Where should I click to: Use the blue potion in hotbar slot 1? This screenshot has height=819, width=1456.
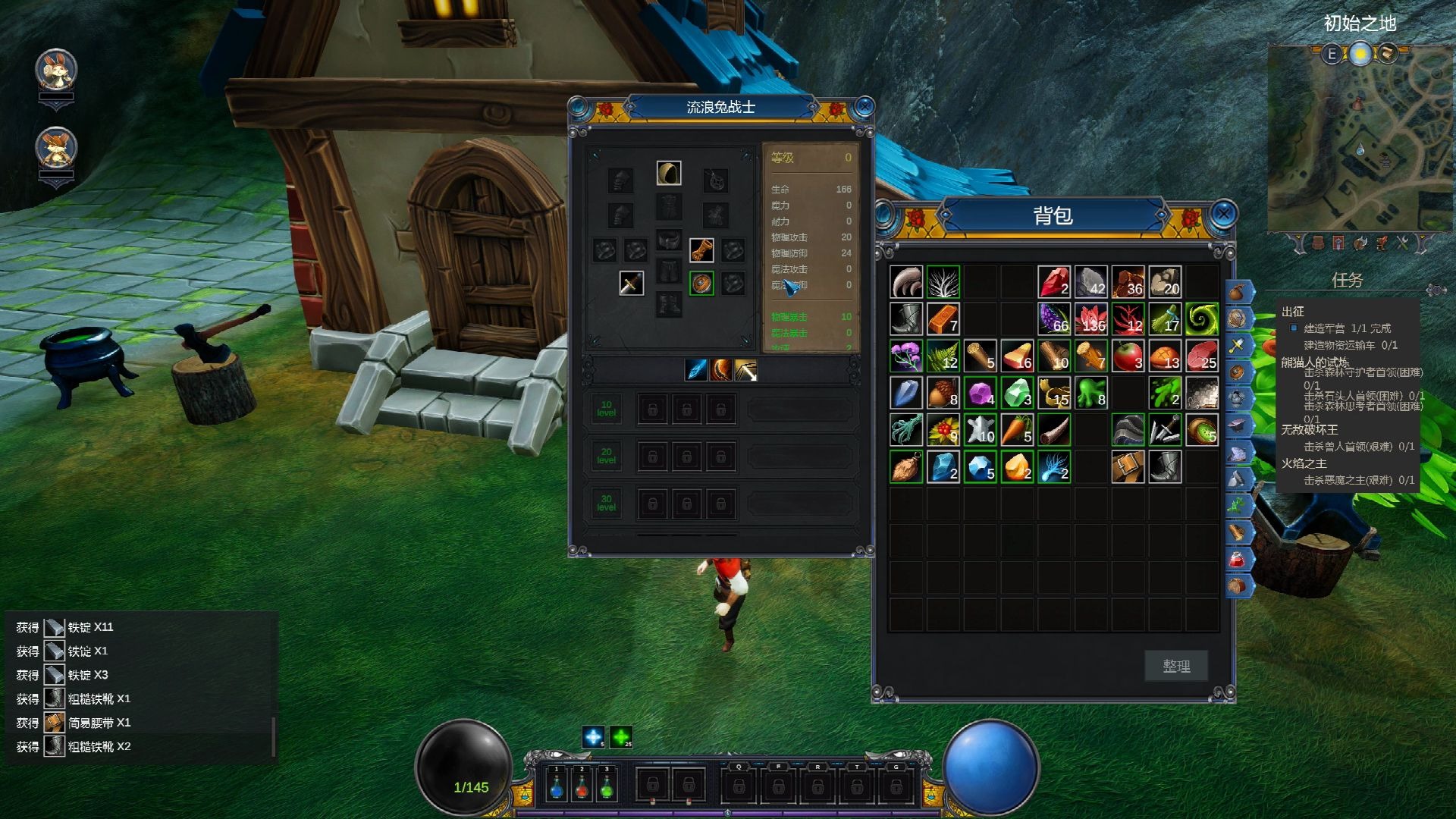(x=557, y=786)
